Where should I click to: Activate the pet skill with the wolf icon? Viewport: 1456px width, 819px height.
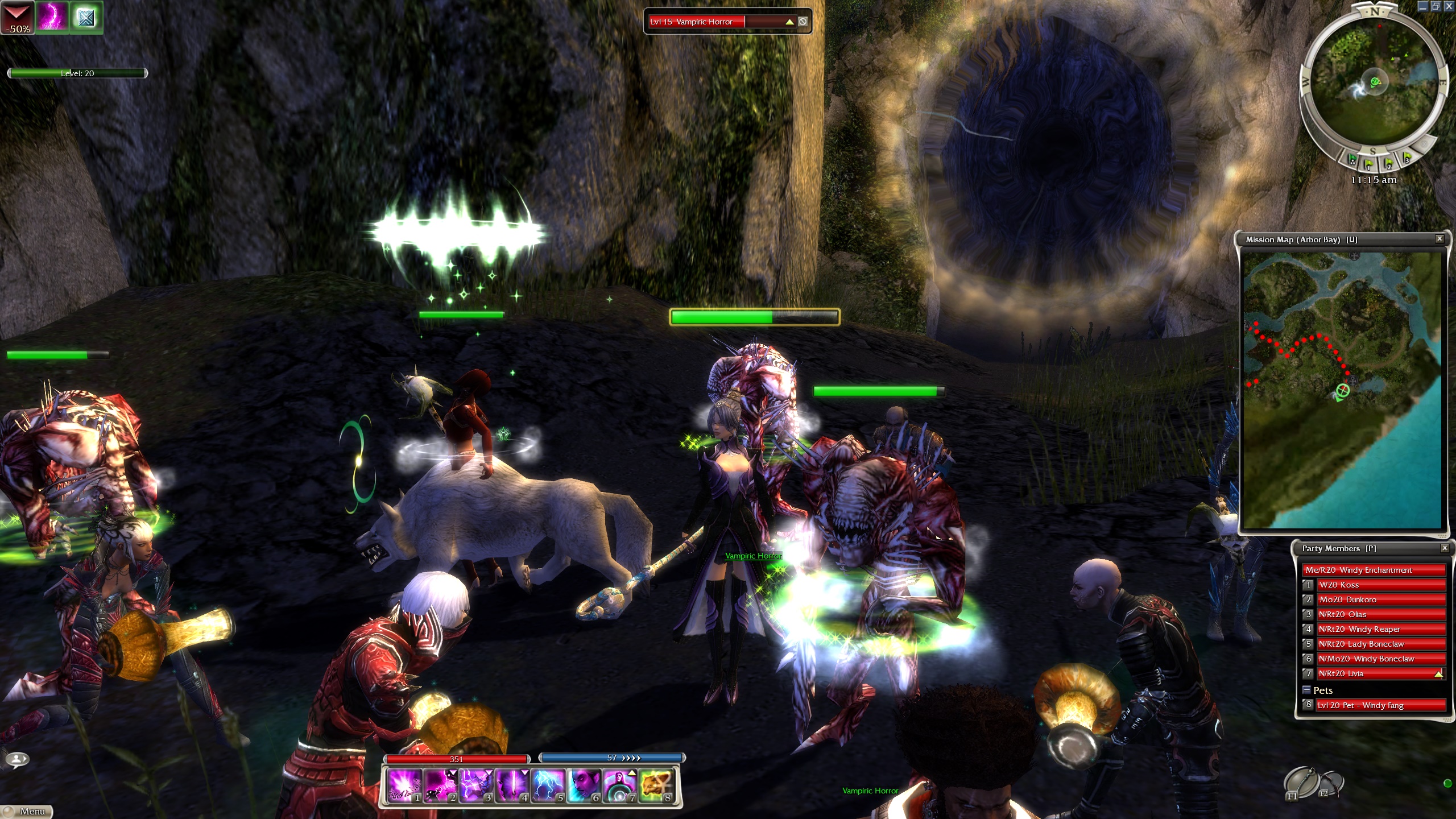(656, 785)
